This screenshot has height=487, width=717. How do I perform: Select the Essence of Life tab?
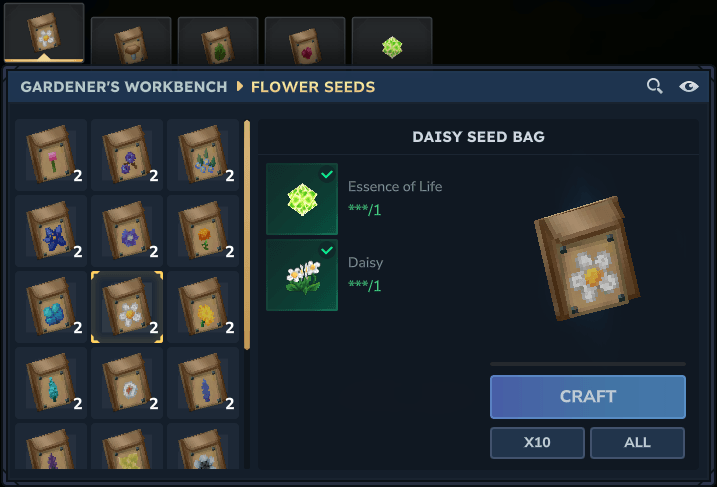point(392,45)
